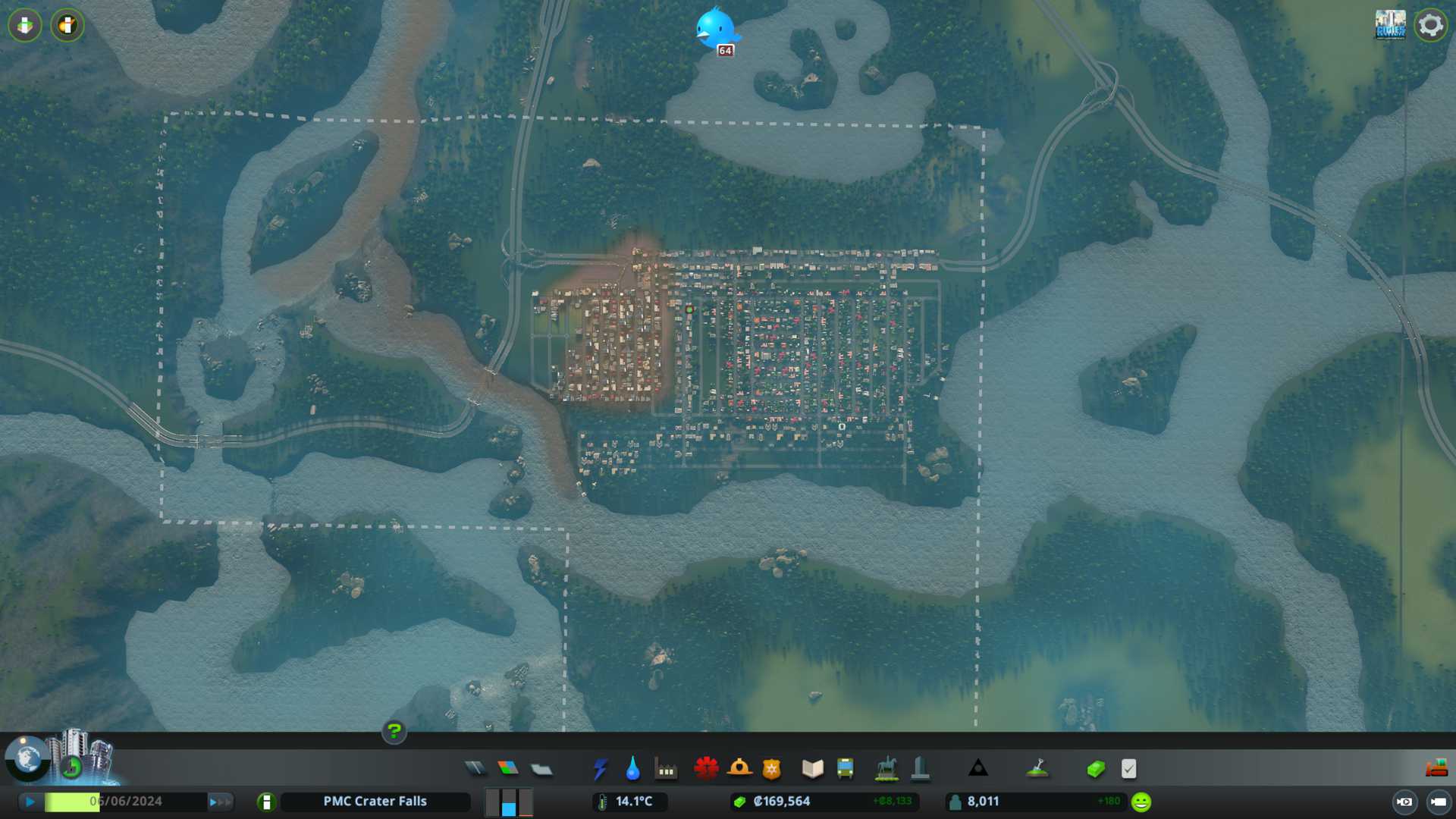Open the Policies checkmark panel
1456x819 pixels.
[x=1128, y=769]
